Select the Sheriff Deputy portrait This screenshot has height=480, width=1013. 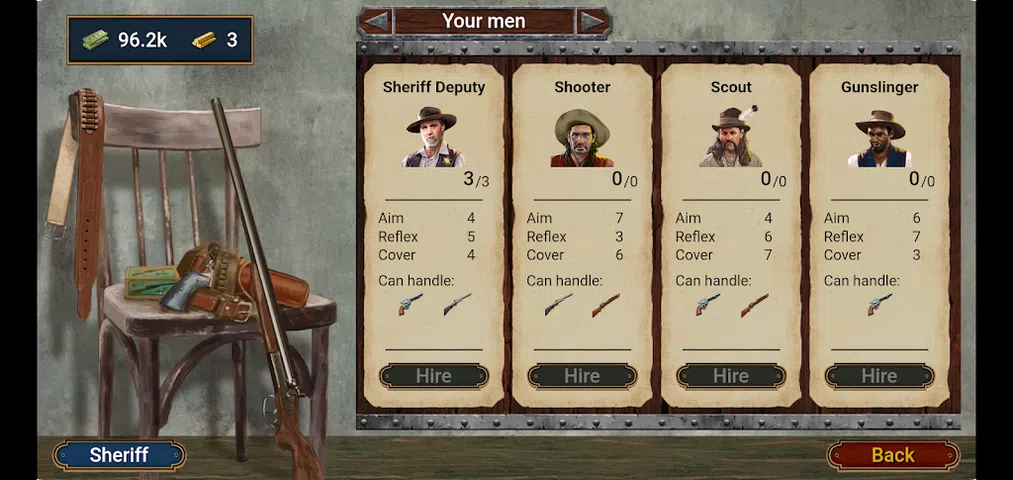tap(434, 137)
